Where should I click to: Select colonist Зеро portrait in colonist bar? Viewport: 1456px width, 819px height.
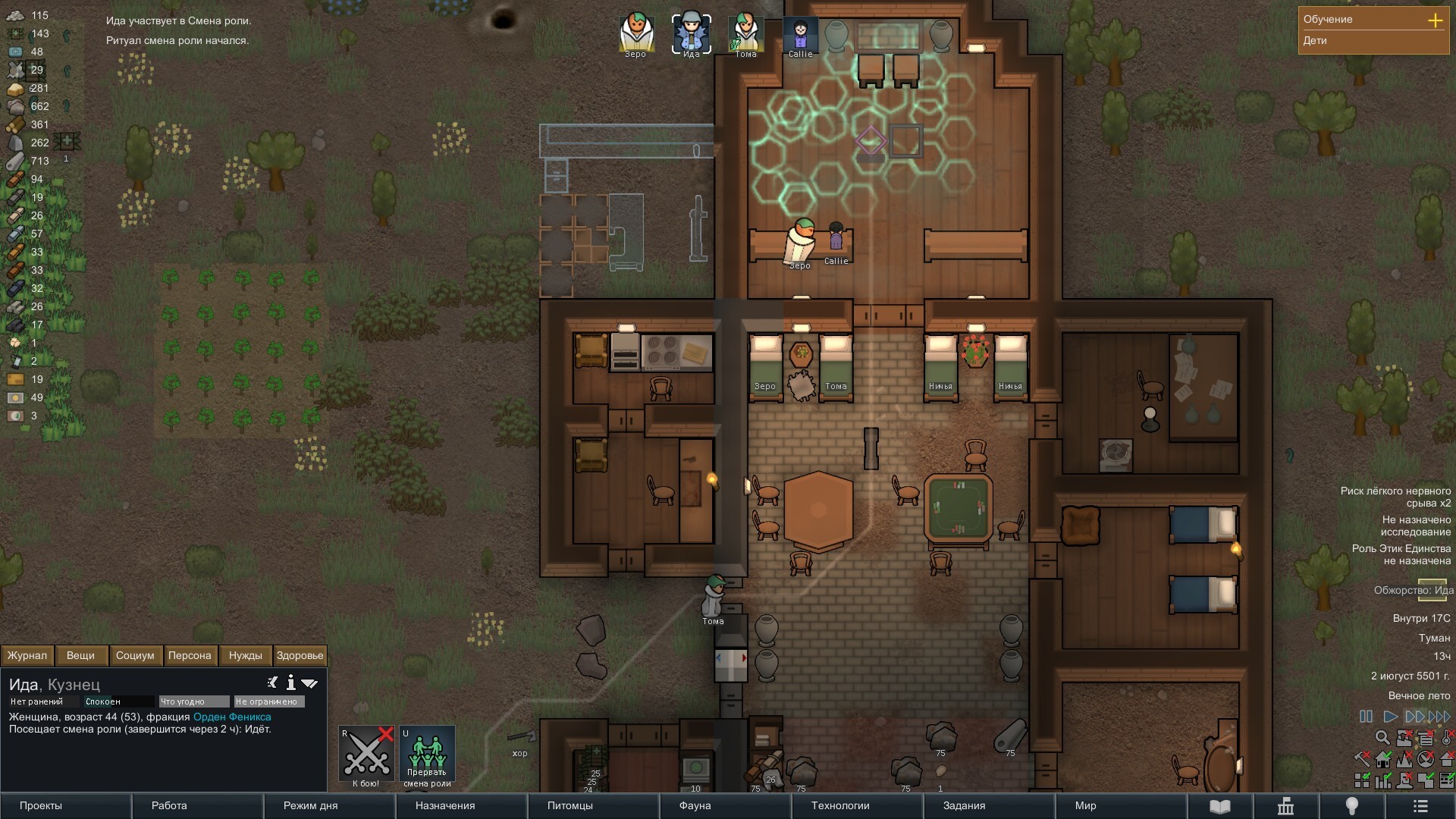click(x=635, y=33)
